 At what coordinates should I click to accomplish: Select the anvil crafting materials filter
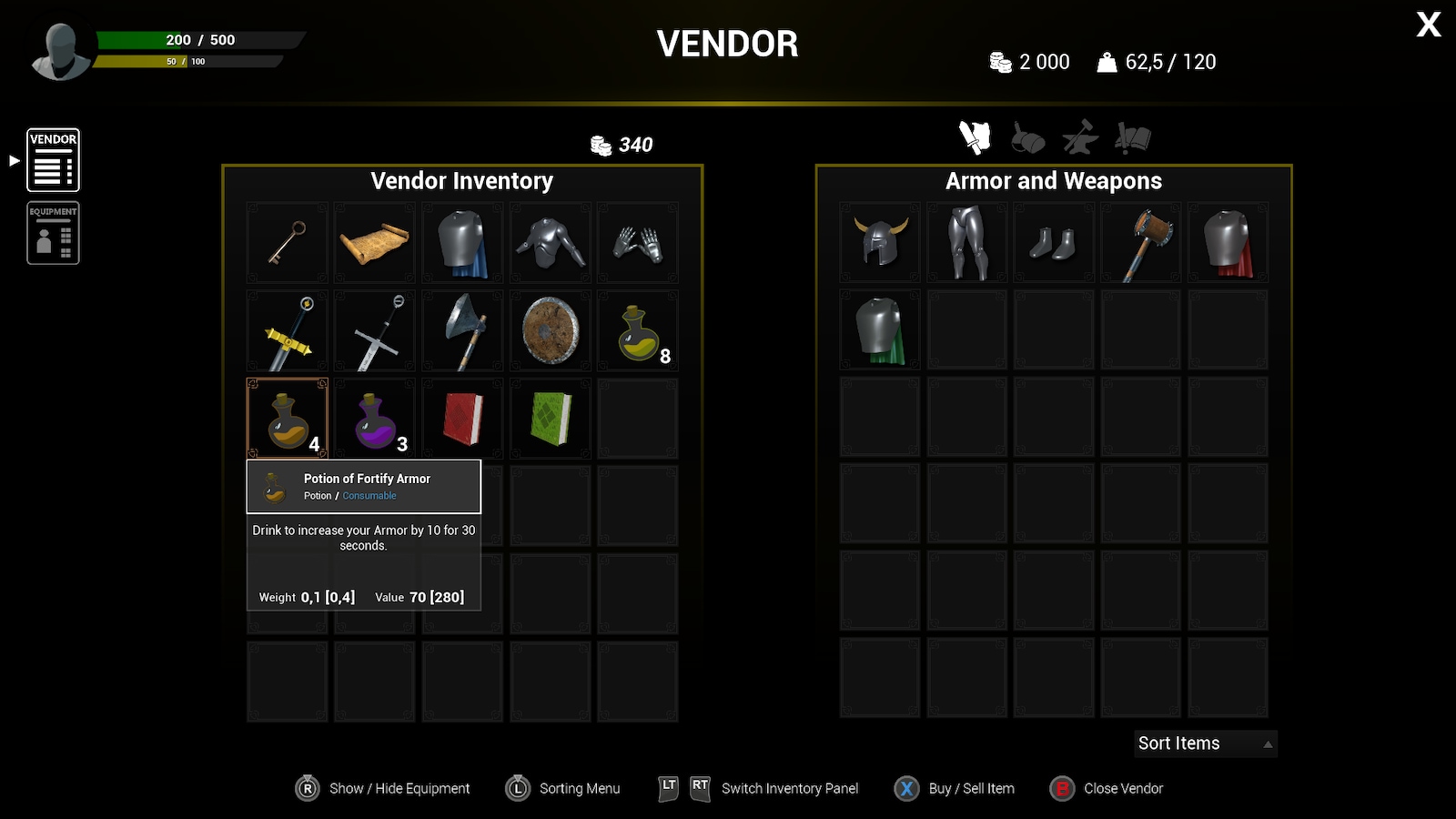1078,138
